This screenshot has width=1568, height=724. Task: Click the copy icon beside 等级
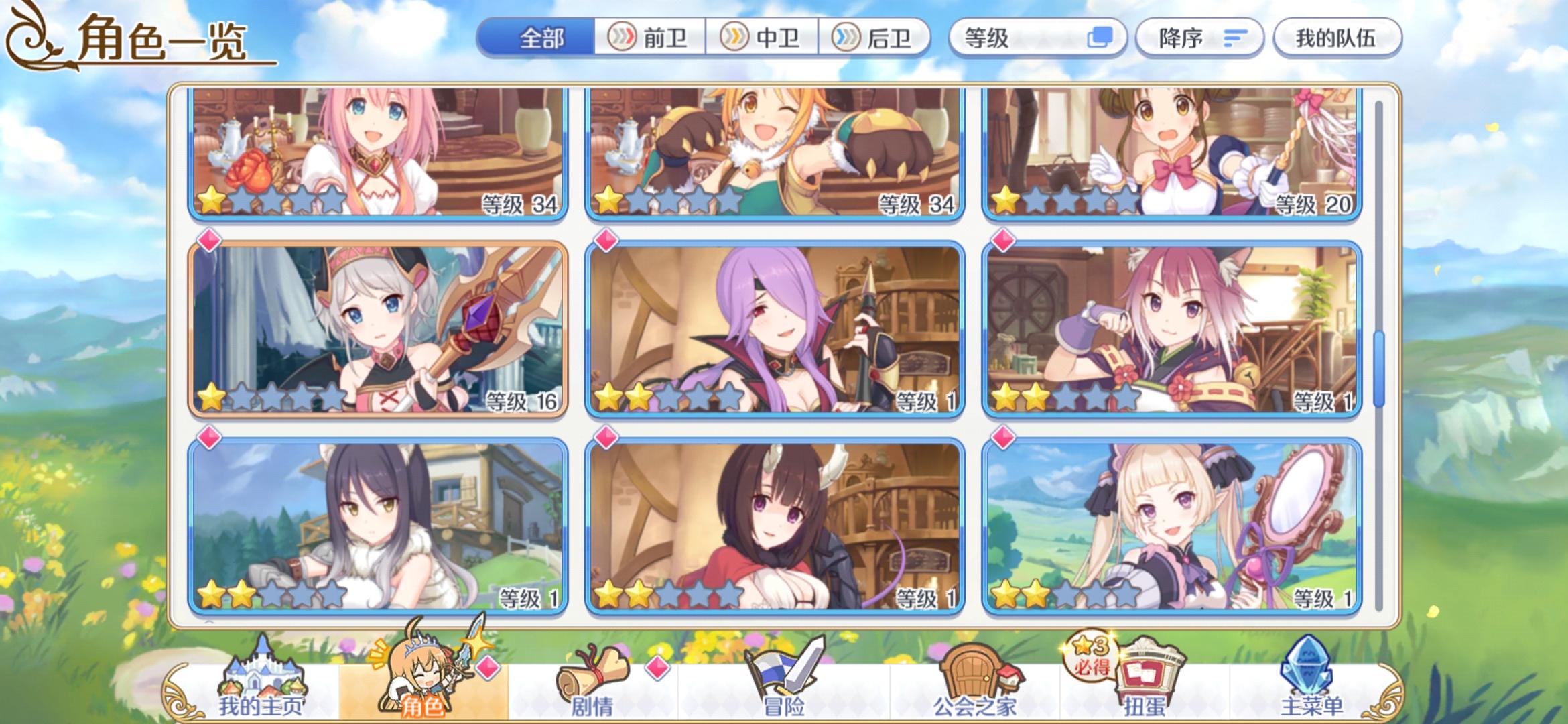pyautogui.click(x=1100, y=38)
